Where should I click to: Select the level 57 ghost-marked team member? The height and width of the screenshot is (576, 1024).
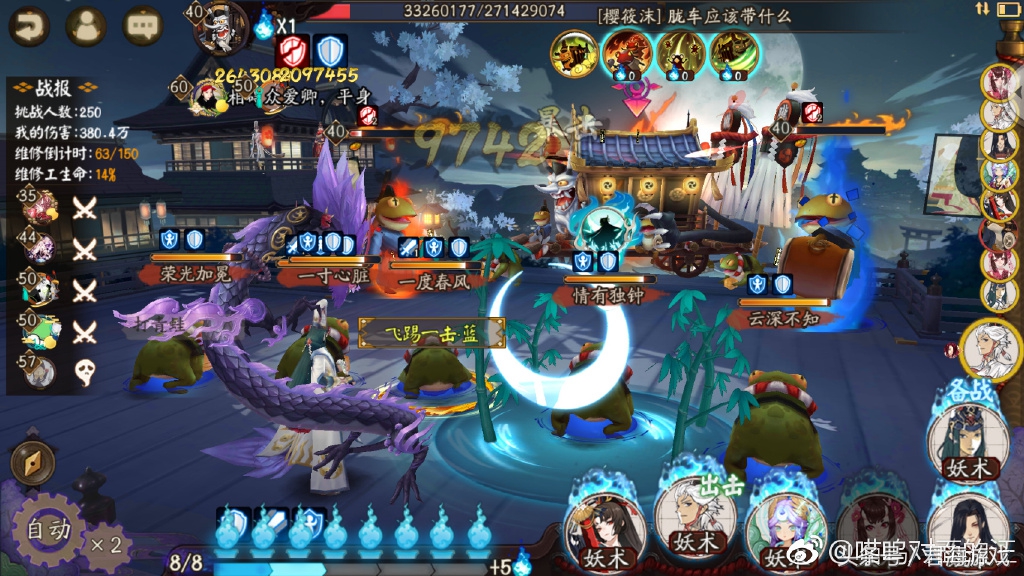pyautogui.click(x=41, y=372)
